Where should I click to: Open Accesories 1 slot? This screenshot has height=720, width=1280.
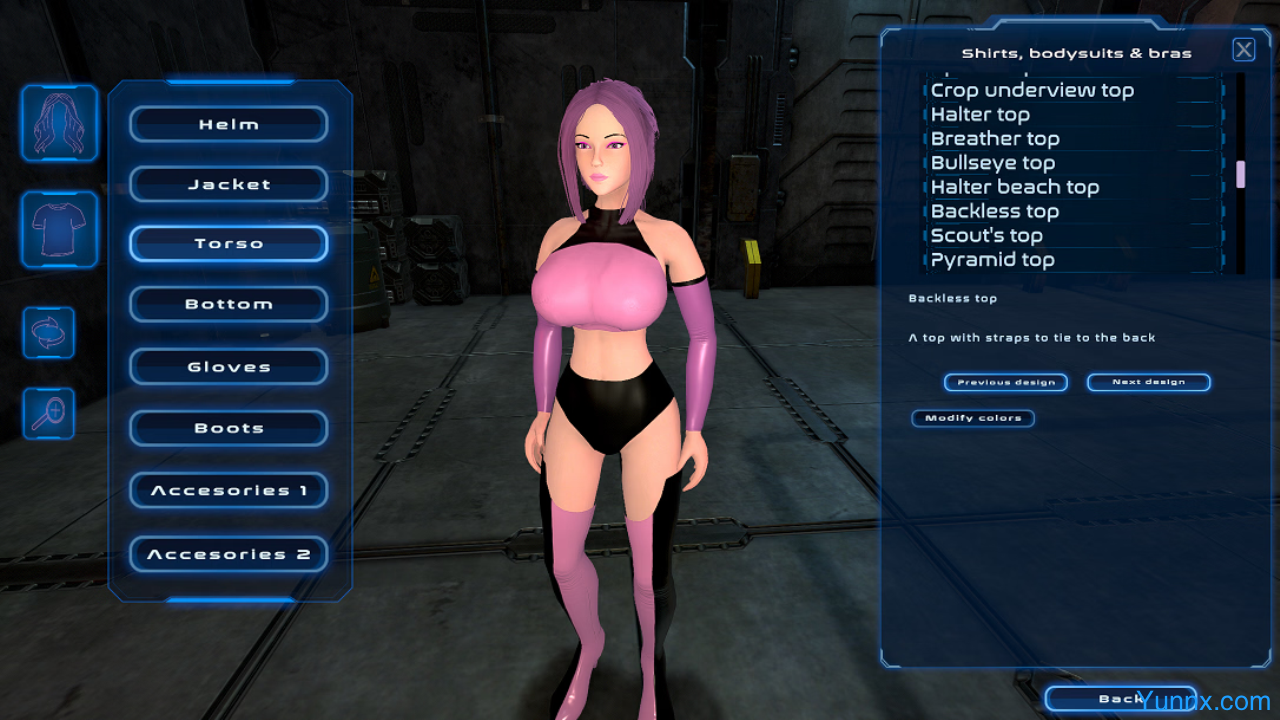coord(229,491)
